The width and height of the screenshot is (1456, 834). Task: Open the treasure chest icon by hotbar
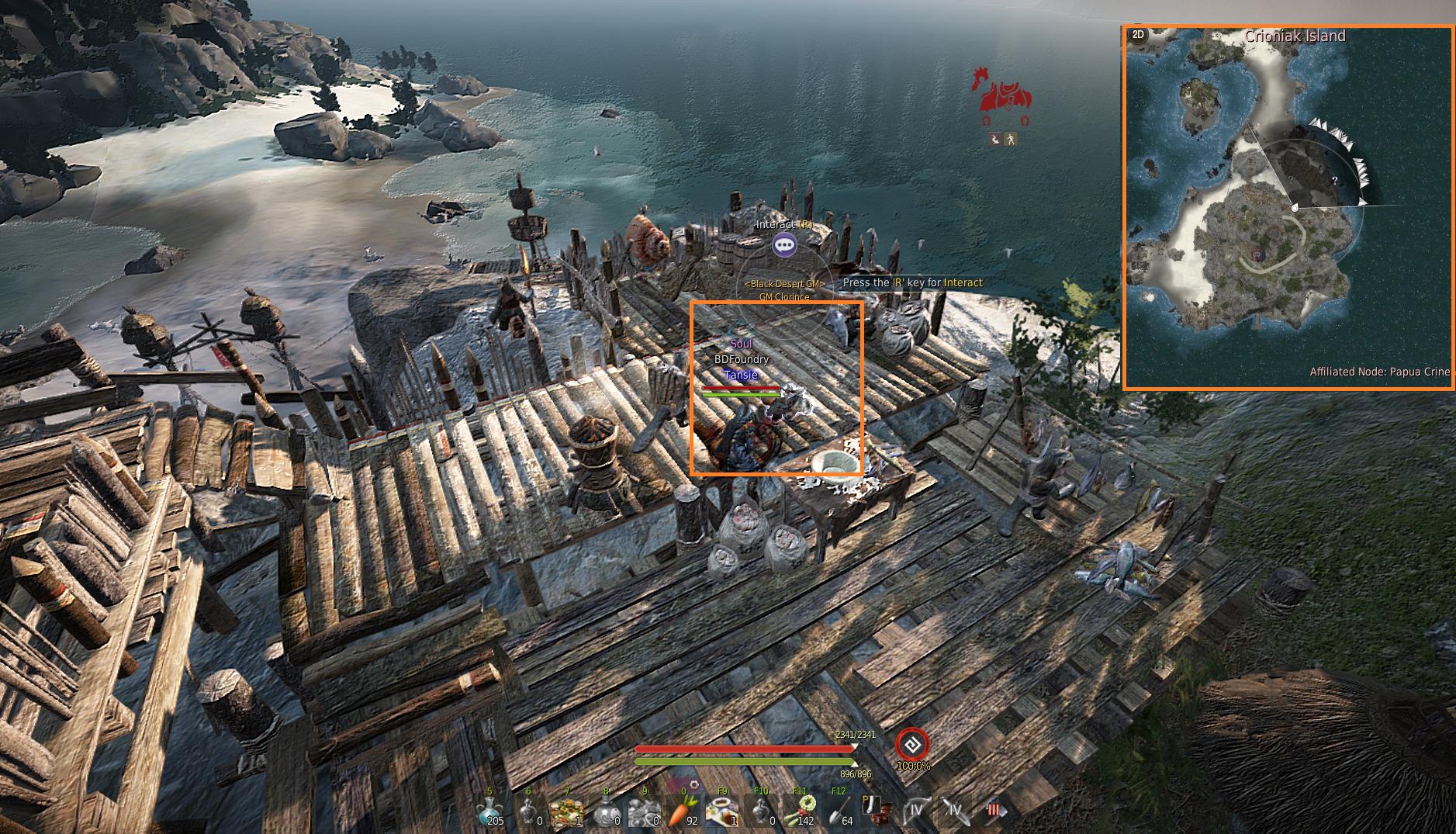point(877,812)
